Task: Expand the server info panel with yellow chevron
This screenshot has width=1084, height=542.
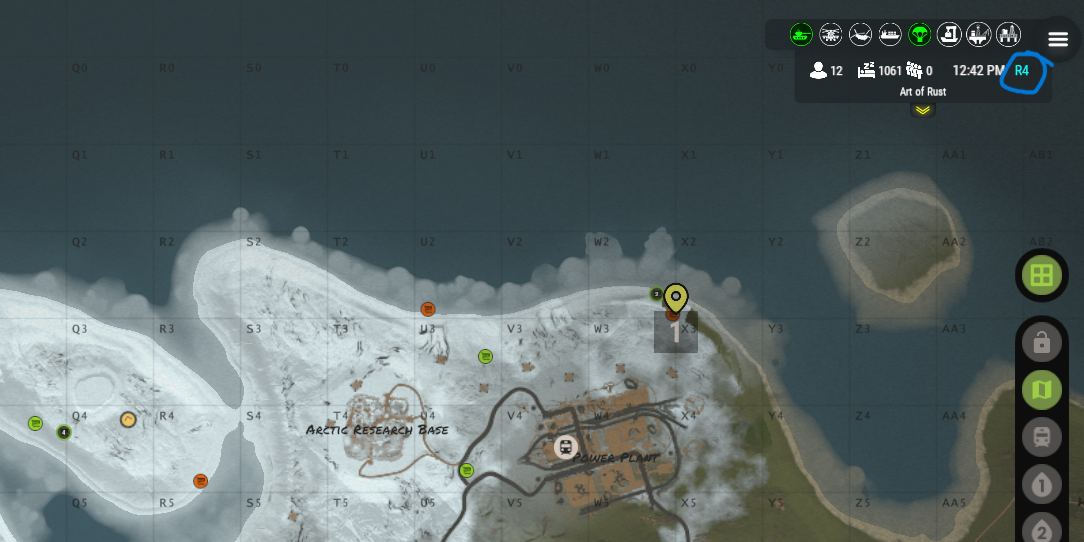Action: (922, 110)
